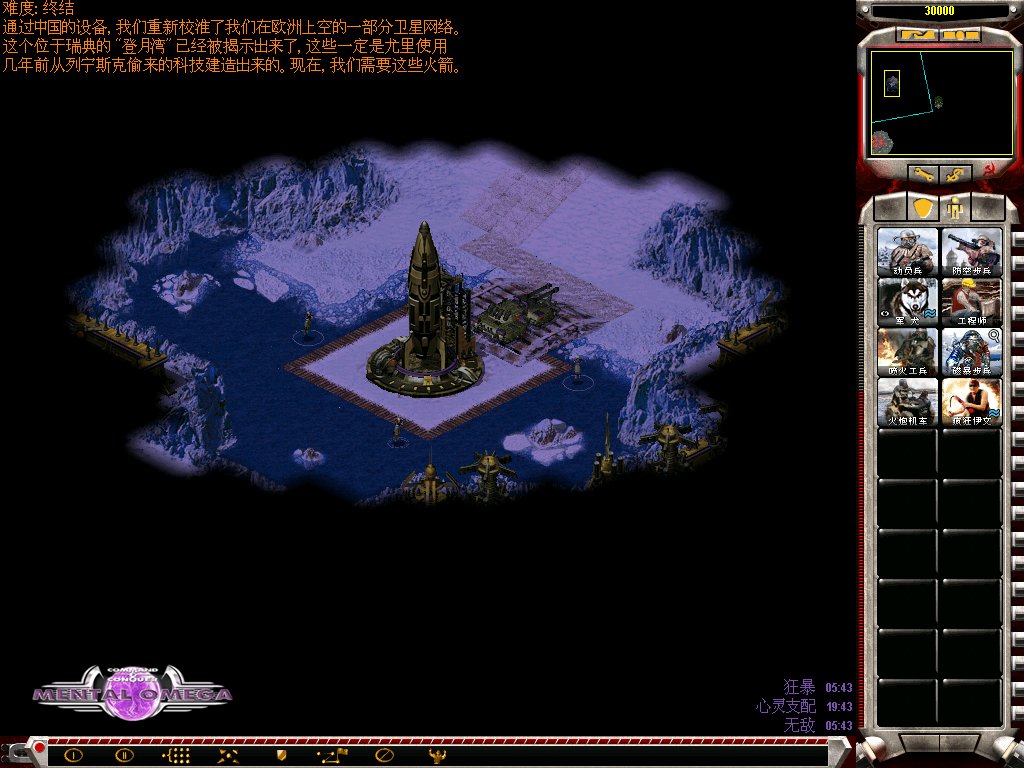
Task: Train the Flak Trooper (防空步兵) unit
Action: 971,251
